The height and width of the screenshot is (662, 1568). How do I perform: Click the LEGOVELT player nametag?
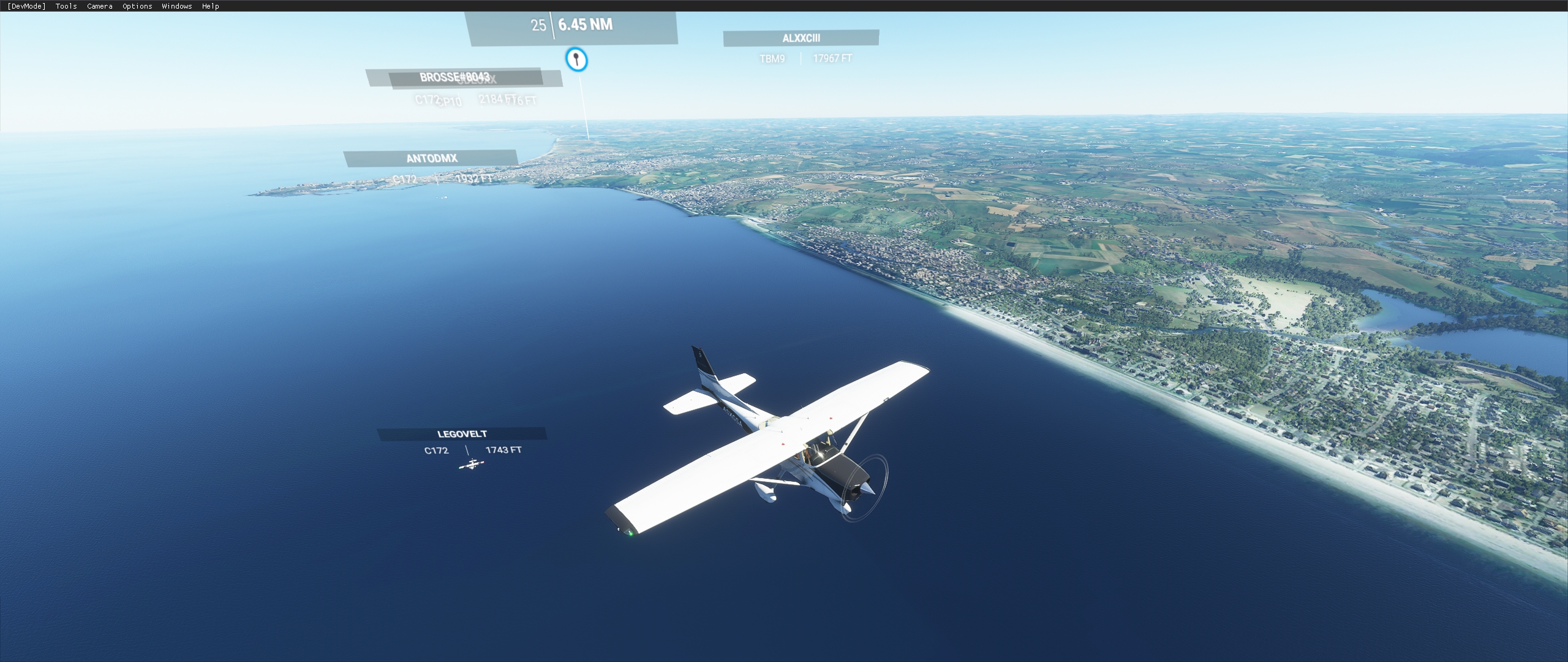(x=461, y=433)
